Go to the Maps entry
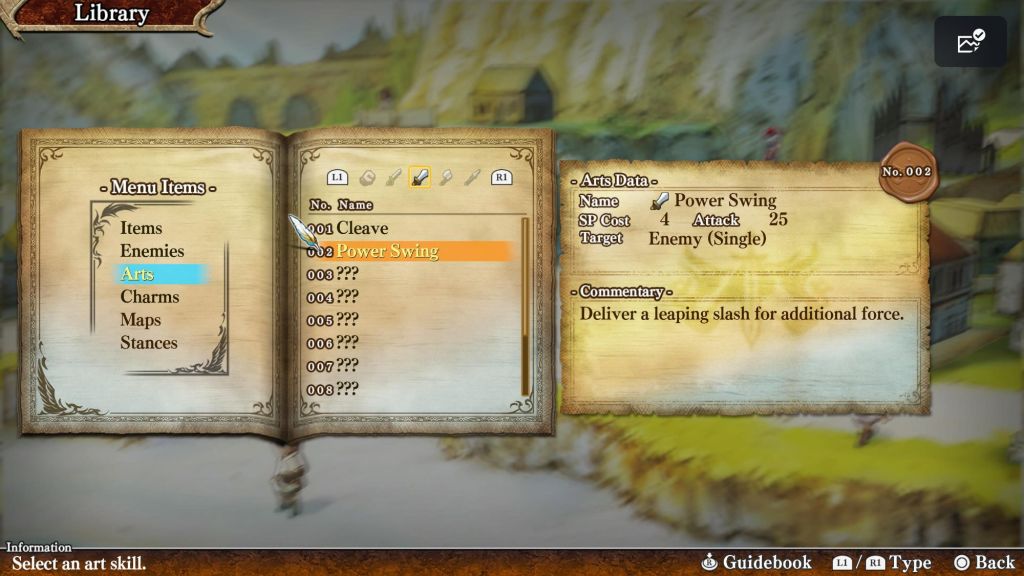 point(141,320)
